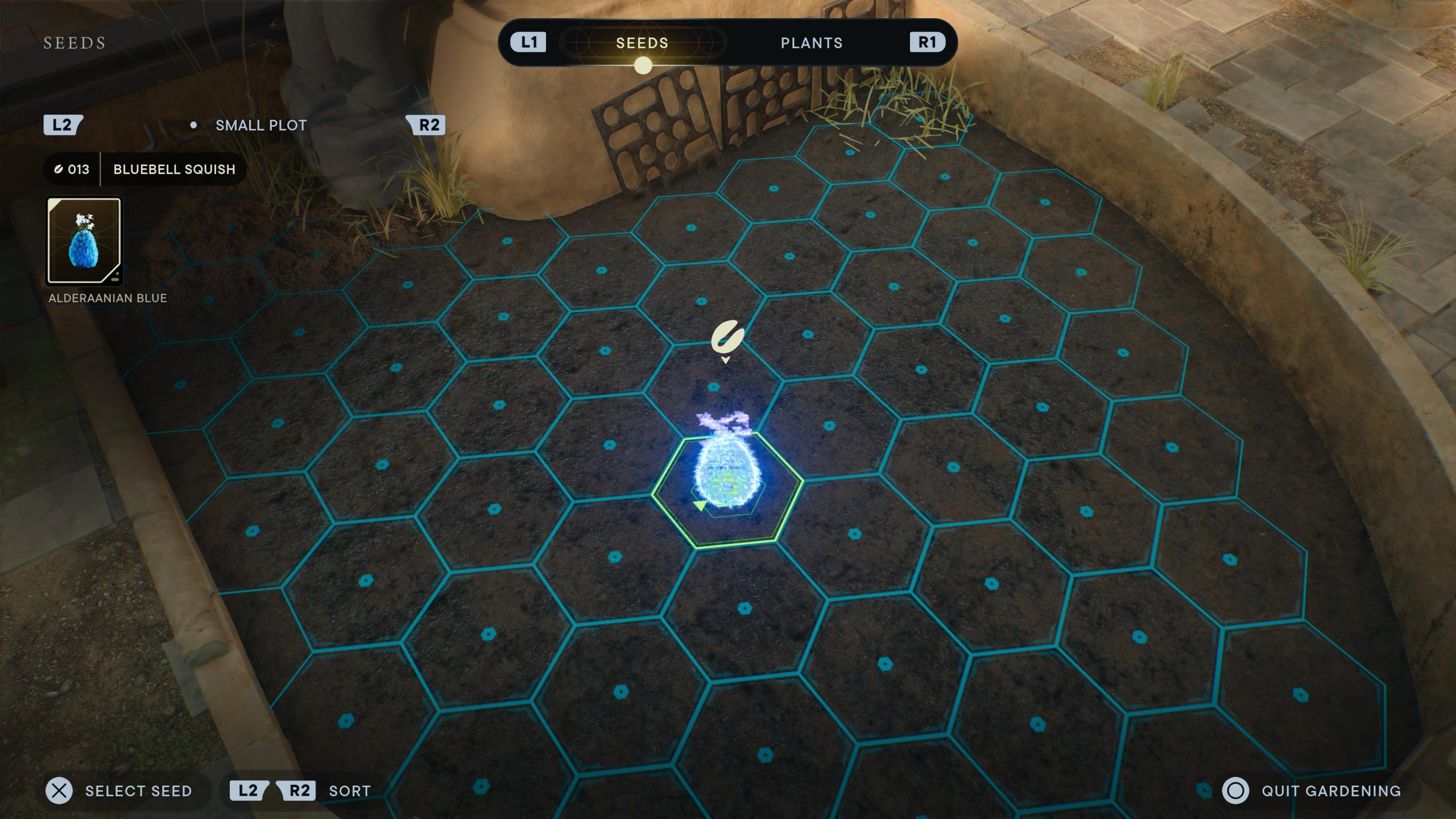Select the green highlighted hexagon plot tile

coord(726,492)
